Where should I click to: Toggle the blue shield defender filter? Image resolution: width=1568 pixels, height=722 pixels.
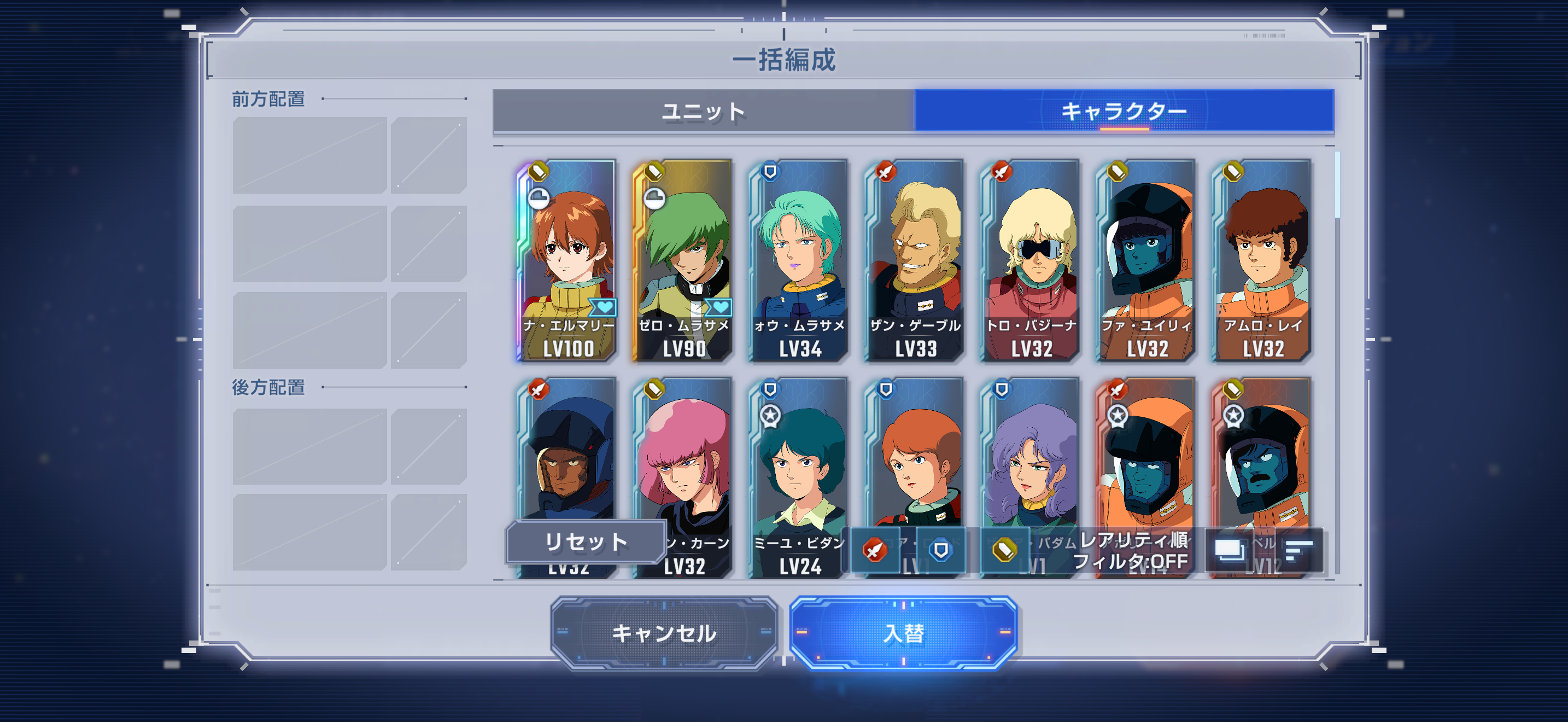point(940,550)
